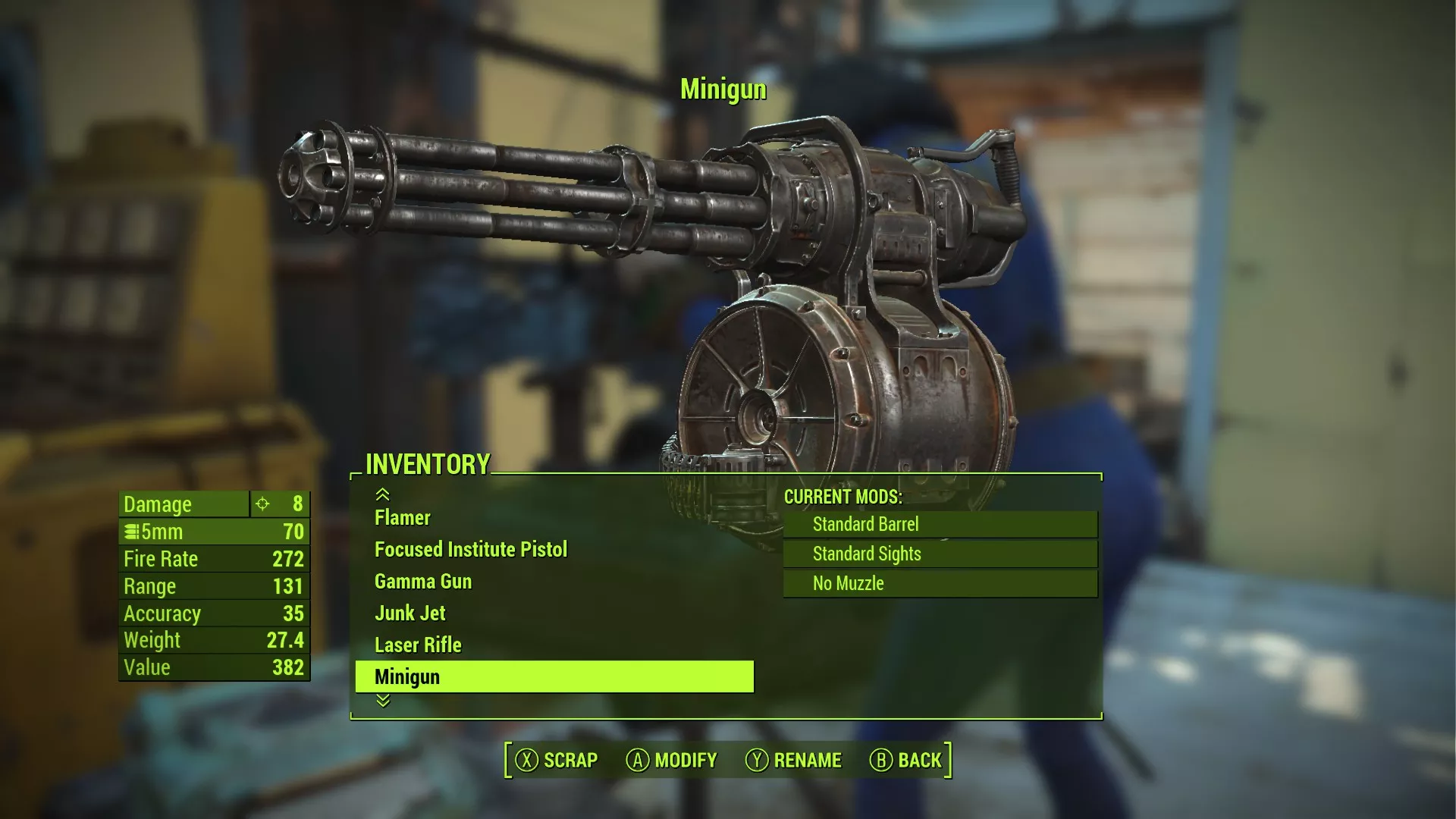Image resolution: width=1456 pixels, height=819 pixels.
Task: Open Modify for the Minigun
Action: pos(672,760)
